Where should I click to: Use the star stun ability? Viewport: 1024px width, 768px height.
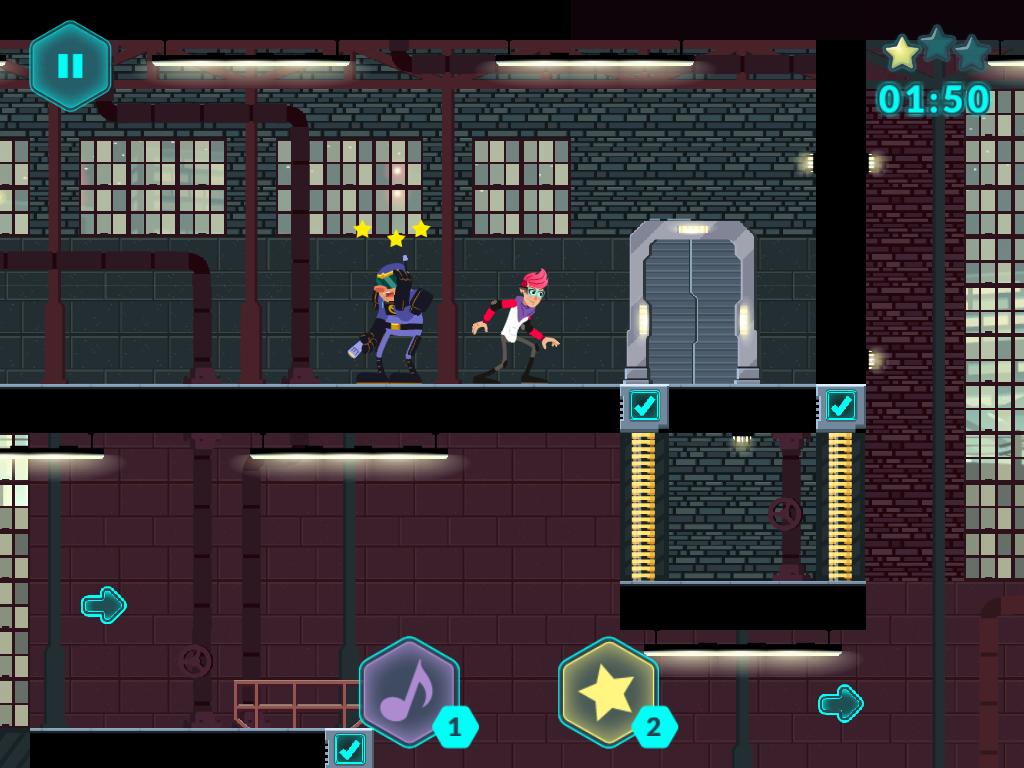tap(608, 692)
